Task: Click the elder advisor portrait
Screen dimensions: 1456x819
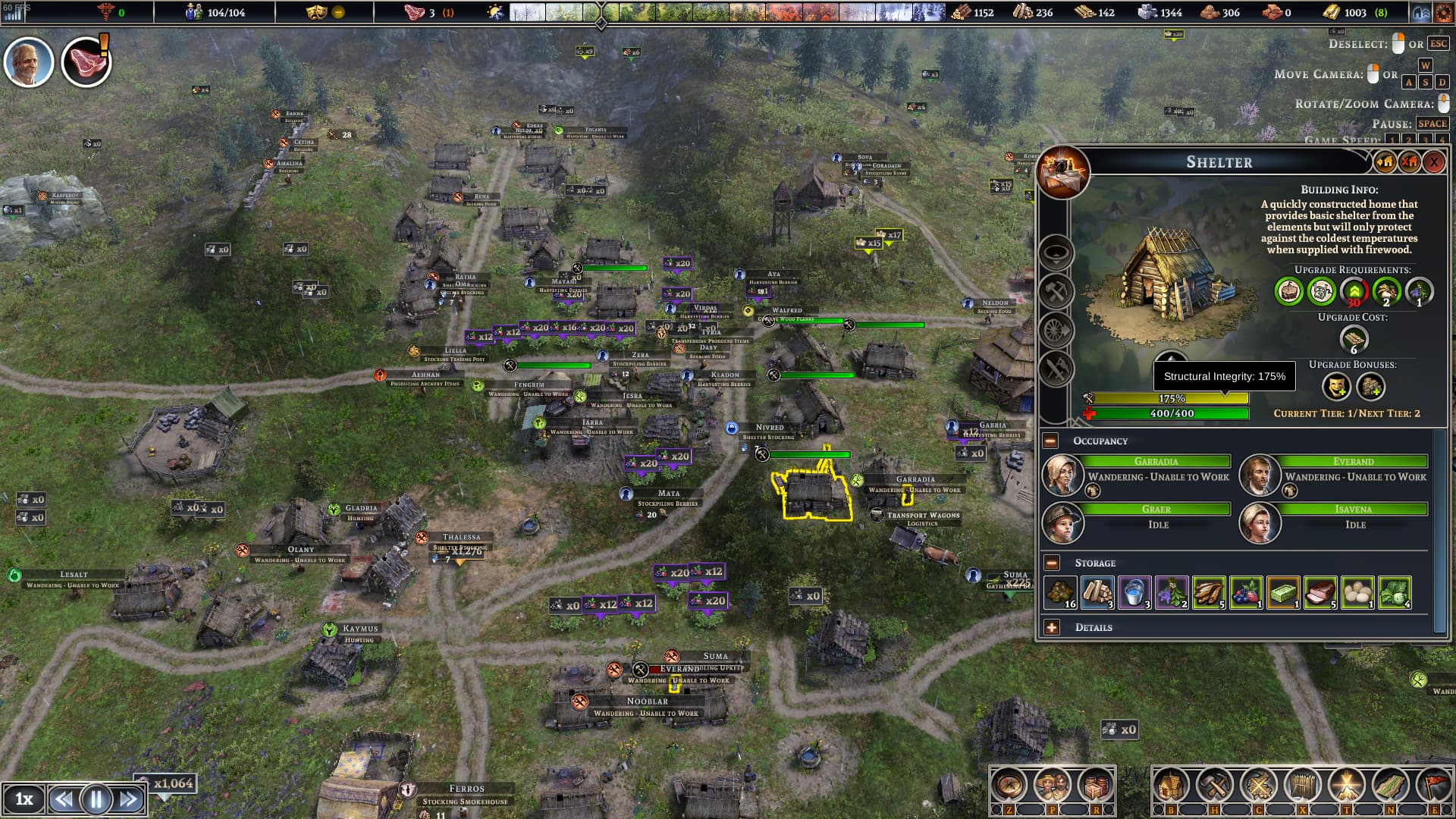Action: click(29, 62)
